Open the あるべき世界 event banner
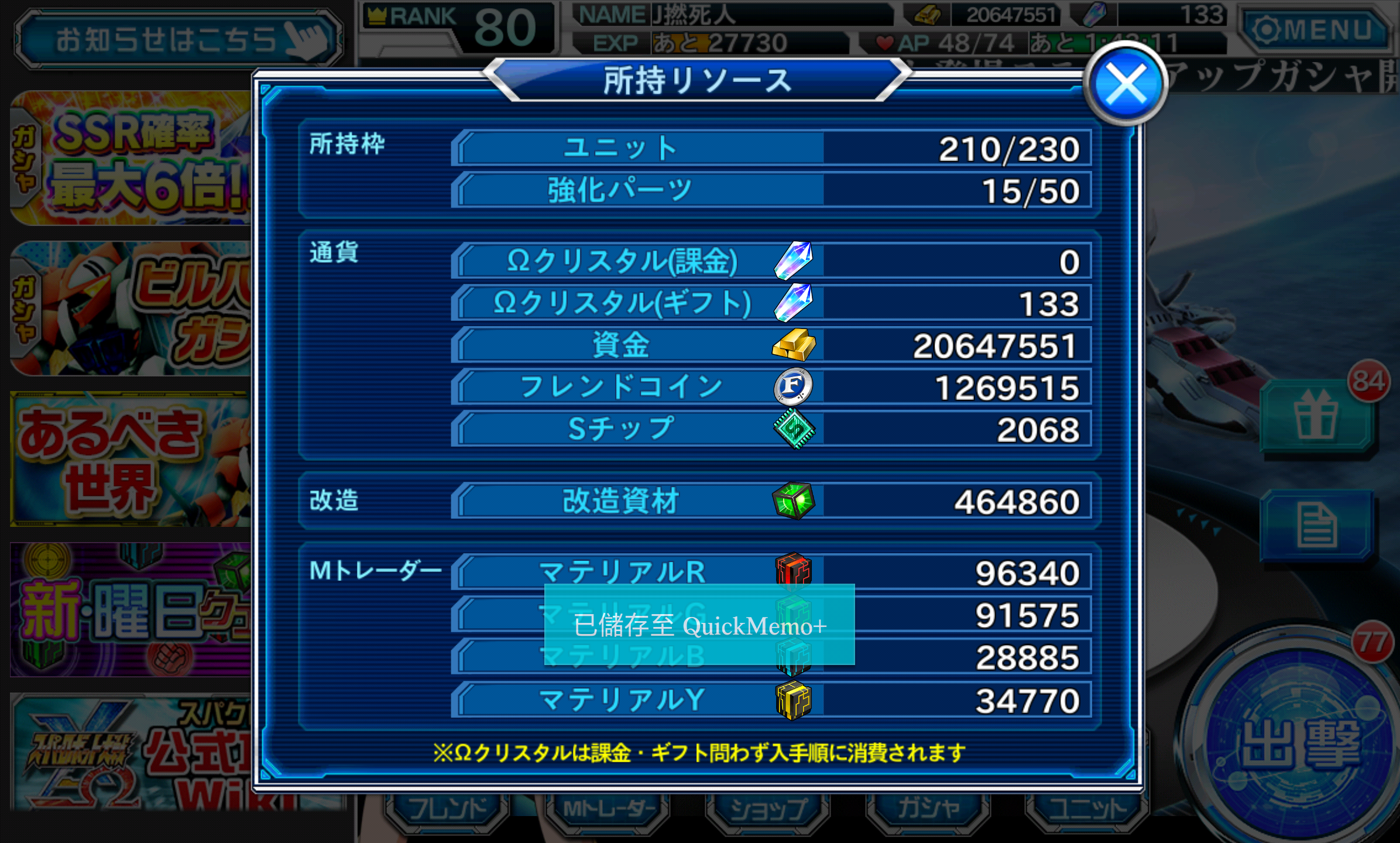Screen dimensions: 1400x843 pos(132,459)
